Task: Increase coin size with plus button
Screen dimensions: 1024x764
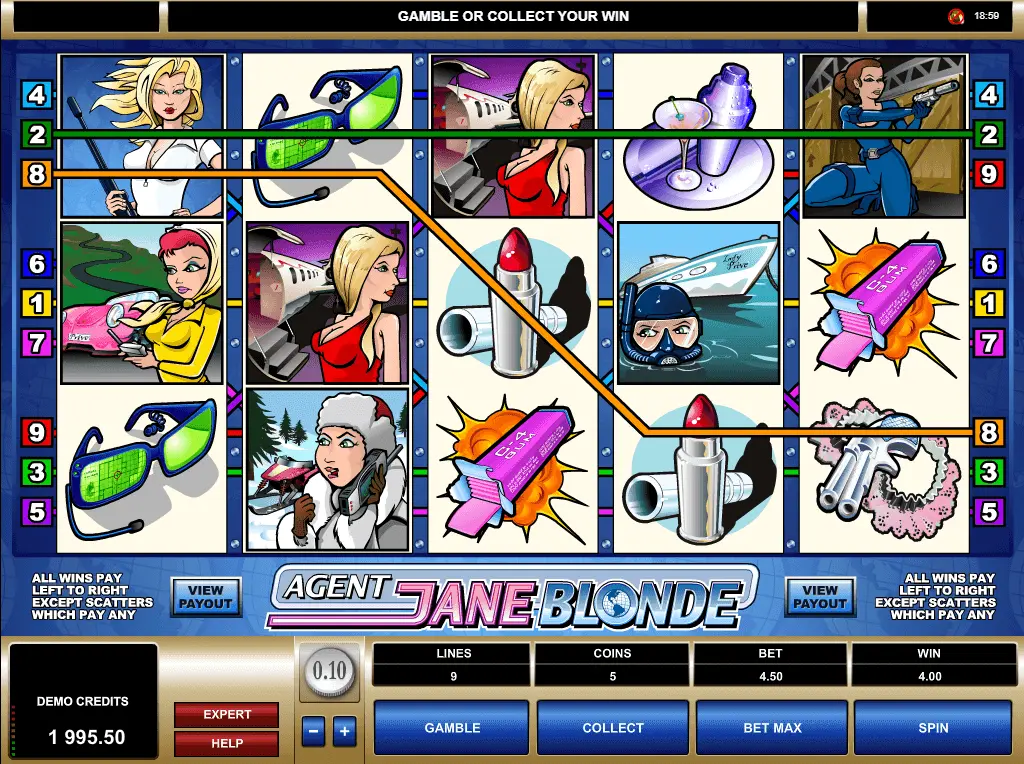Action: [x=344, y=731]
